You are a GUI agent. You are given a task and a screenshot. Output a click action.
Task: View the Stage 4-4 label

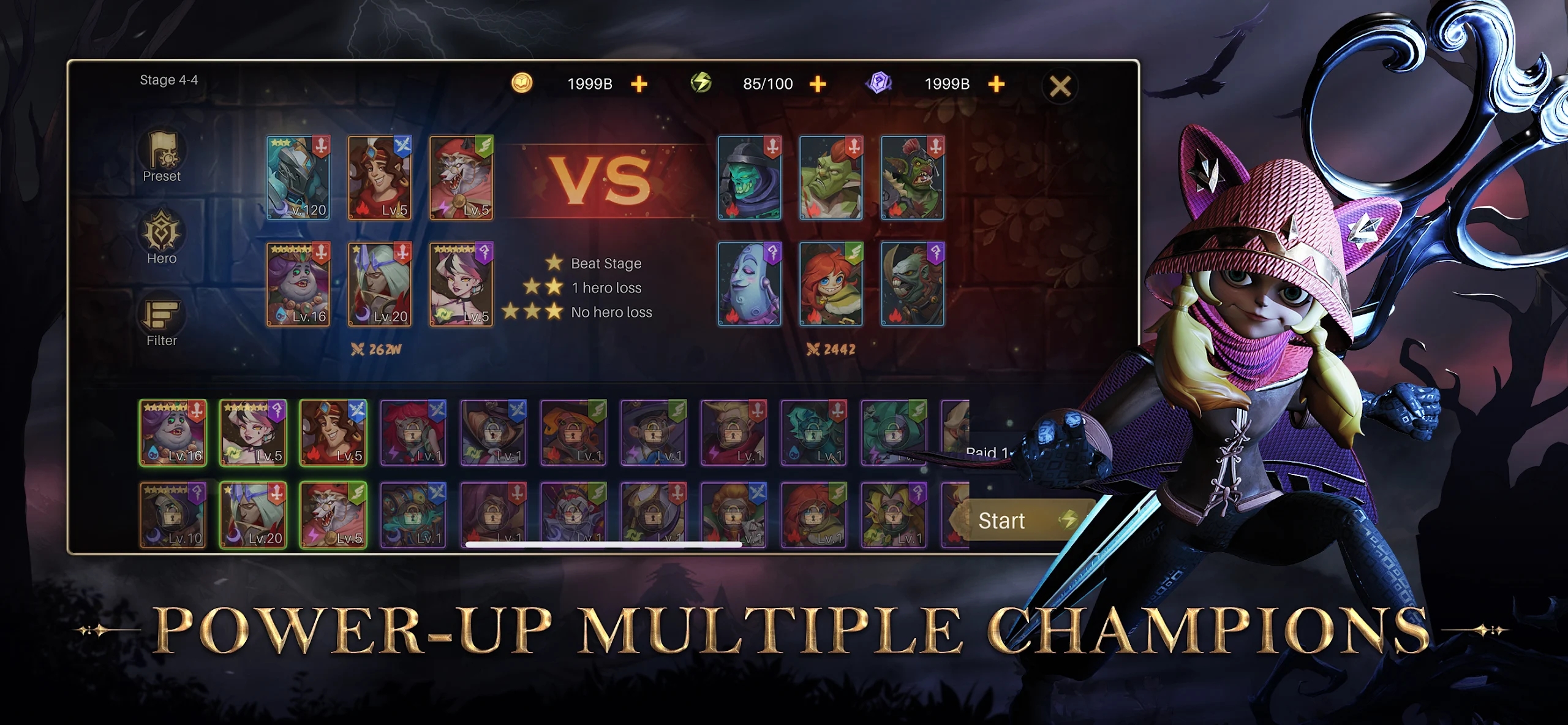[x=169, y=80]
